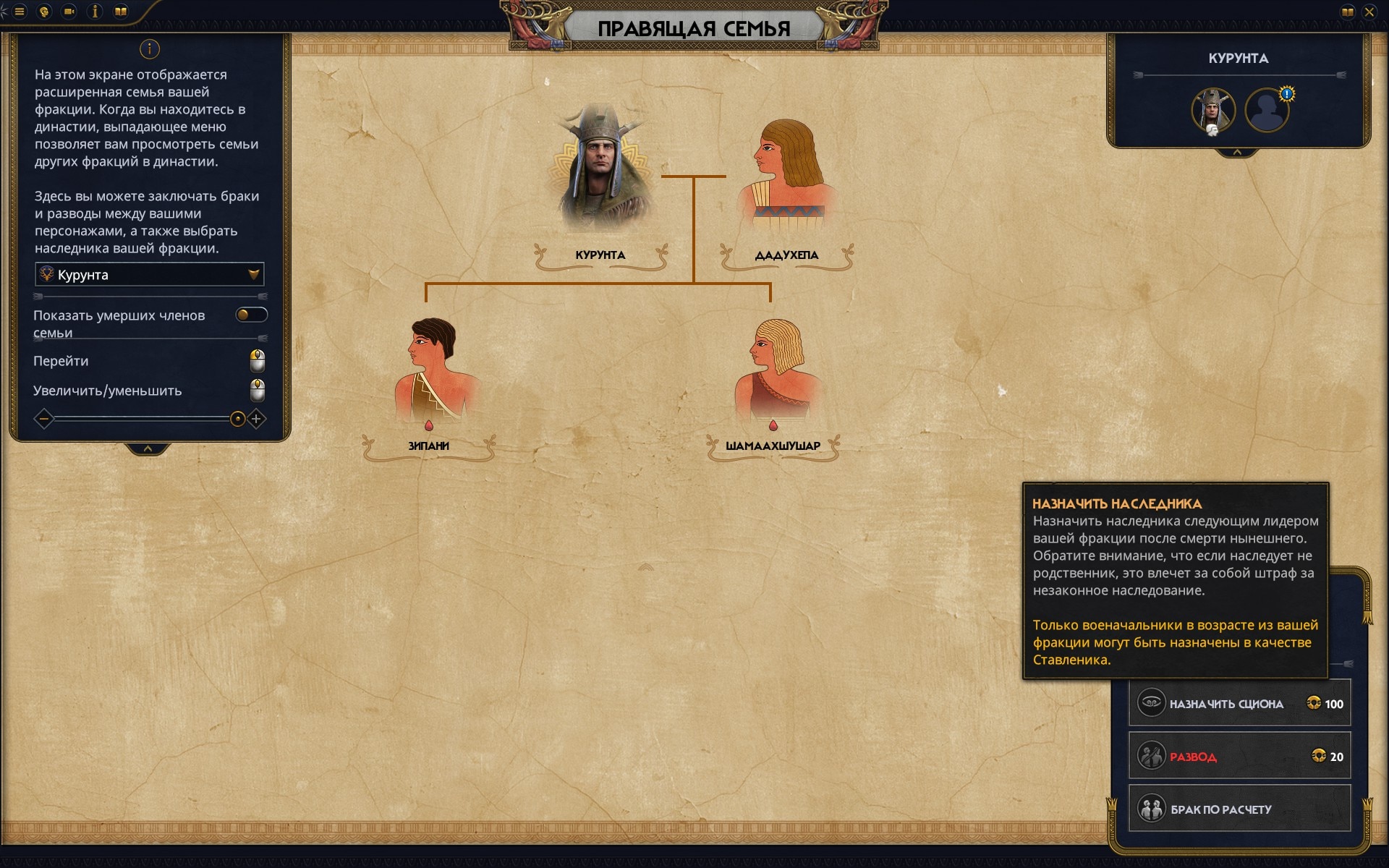Collapse the help text panel with its arrow
The width and height of the screenshot is (1389, 868).
pyautogui.click(x=148, y=449)
